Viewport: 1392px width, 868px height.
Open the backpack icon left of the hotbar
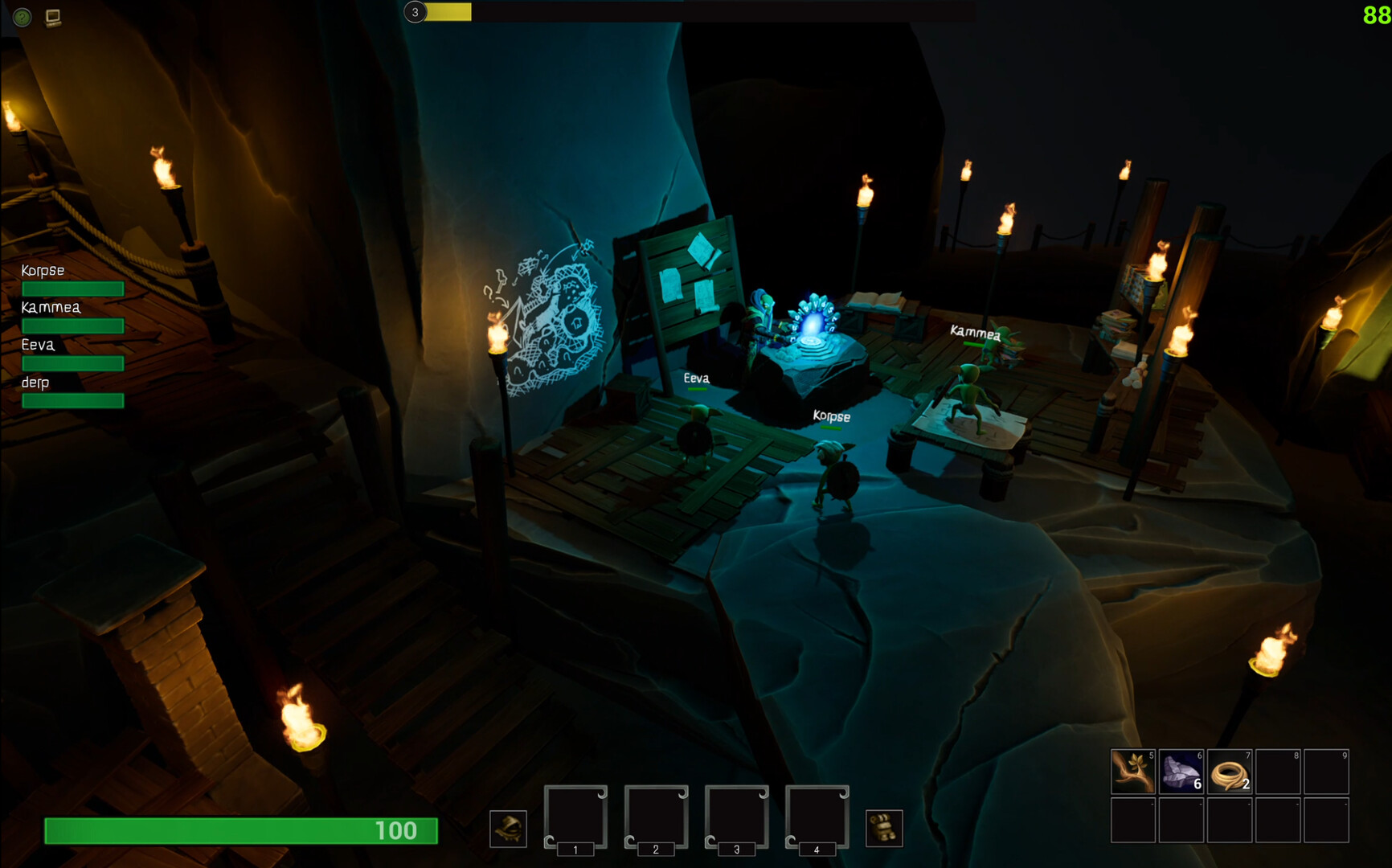[509, 828]
